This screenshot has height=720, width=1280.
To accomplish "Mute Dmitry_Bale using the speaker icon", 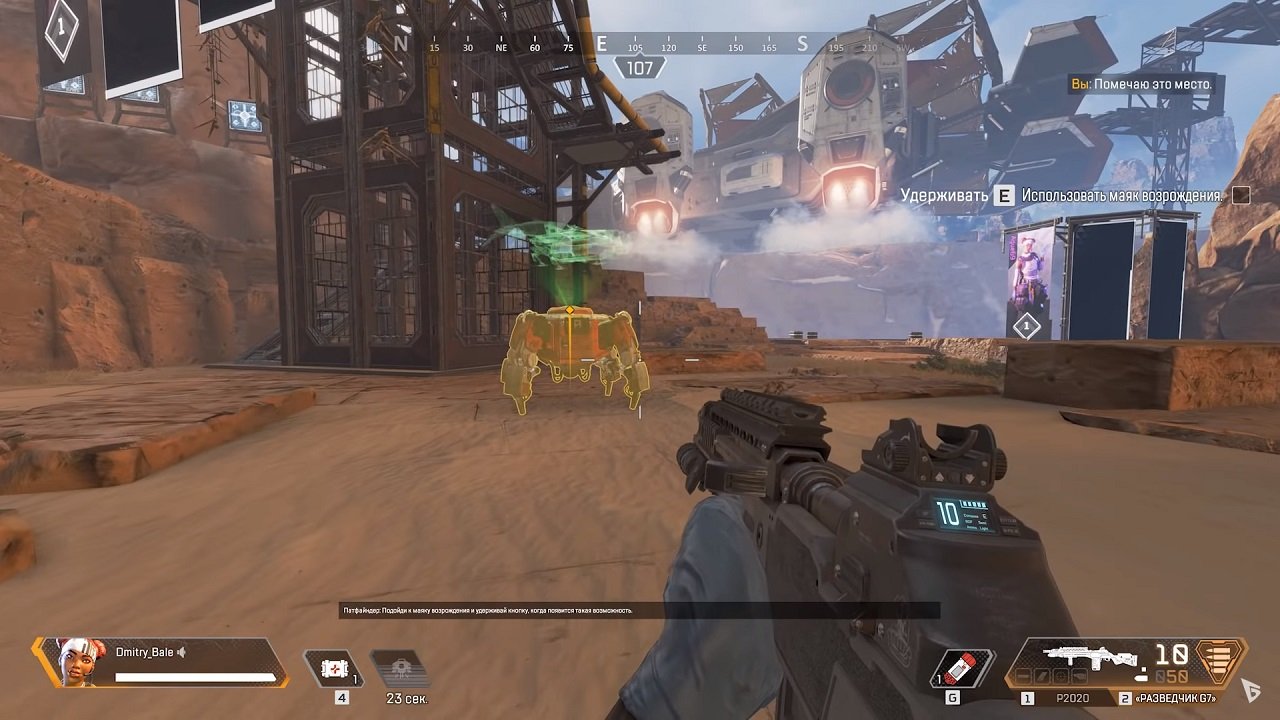I will tap(181, 652).
